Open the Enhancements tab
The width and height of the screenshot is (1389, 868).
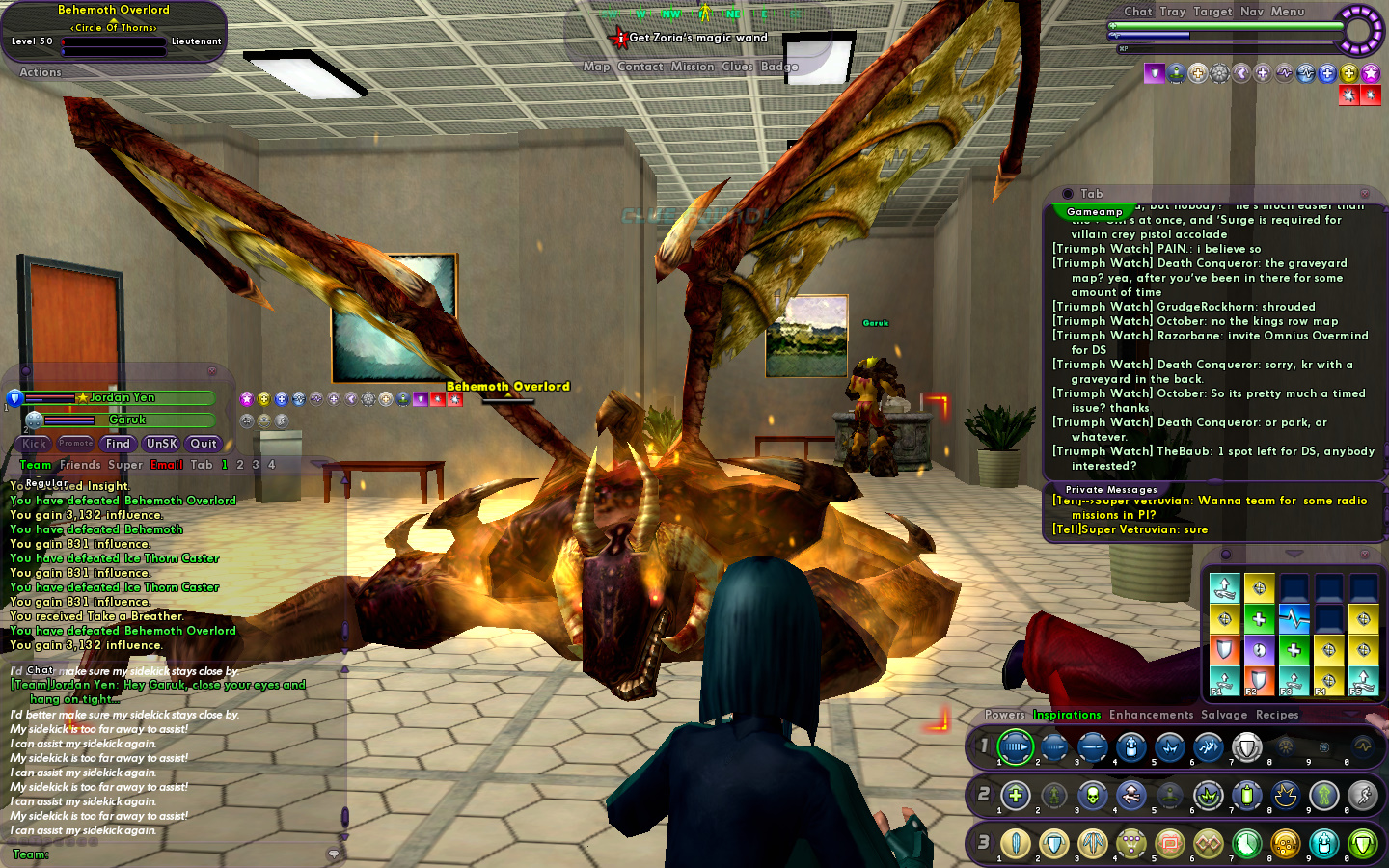click(1151, 715)
